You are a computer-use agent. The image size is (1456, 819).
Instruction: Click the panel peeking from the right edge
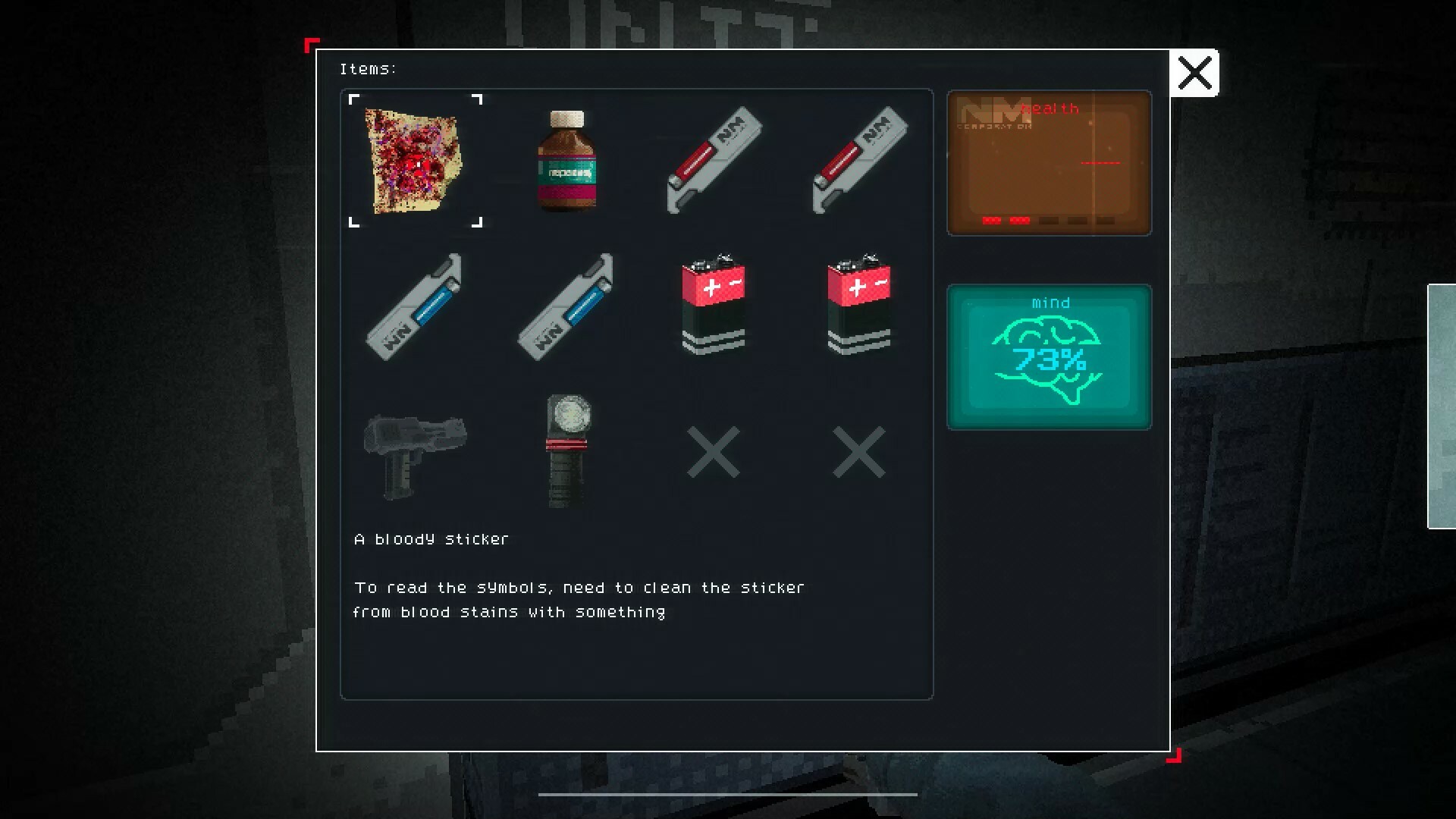click(x=1444, y=409)
